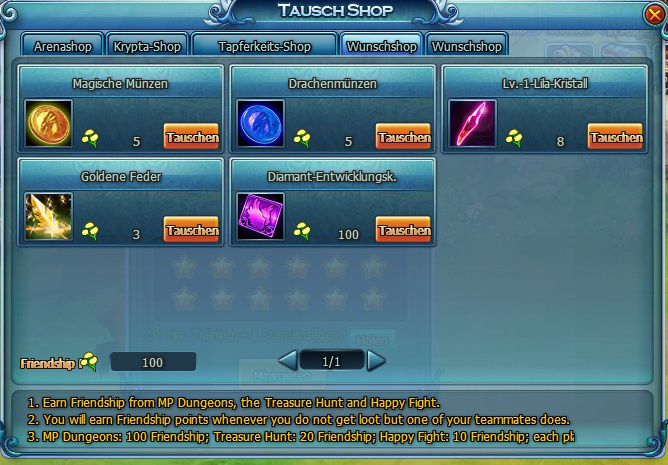
Task: Click Tauschen for Drachenmünzen
Action: click(x=403, y=137)
